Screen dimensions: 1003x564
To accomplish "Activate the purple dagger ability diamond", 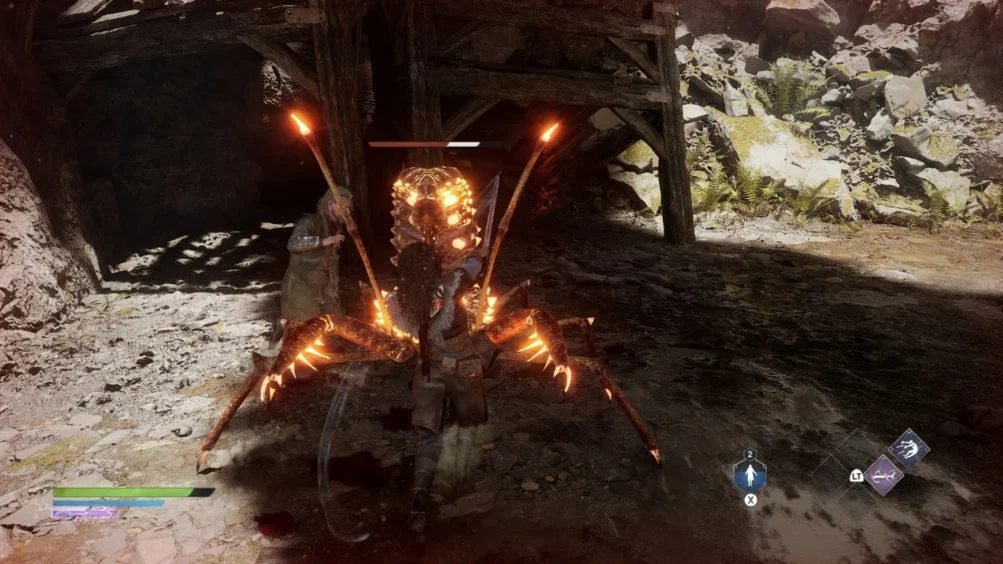I will point(883,475).
